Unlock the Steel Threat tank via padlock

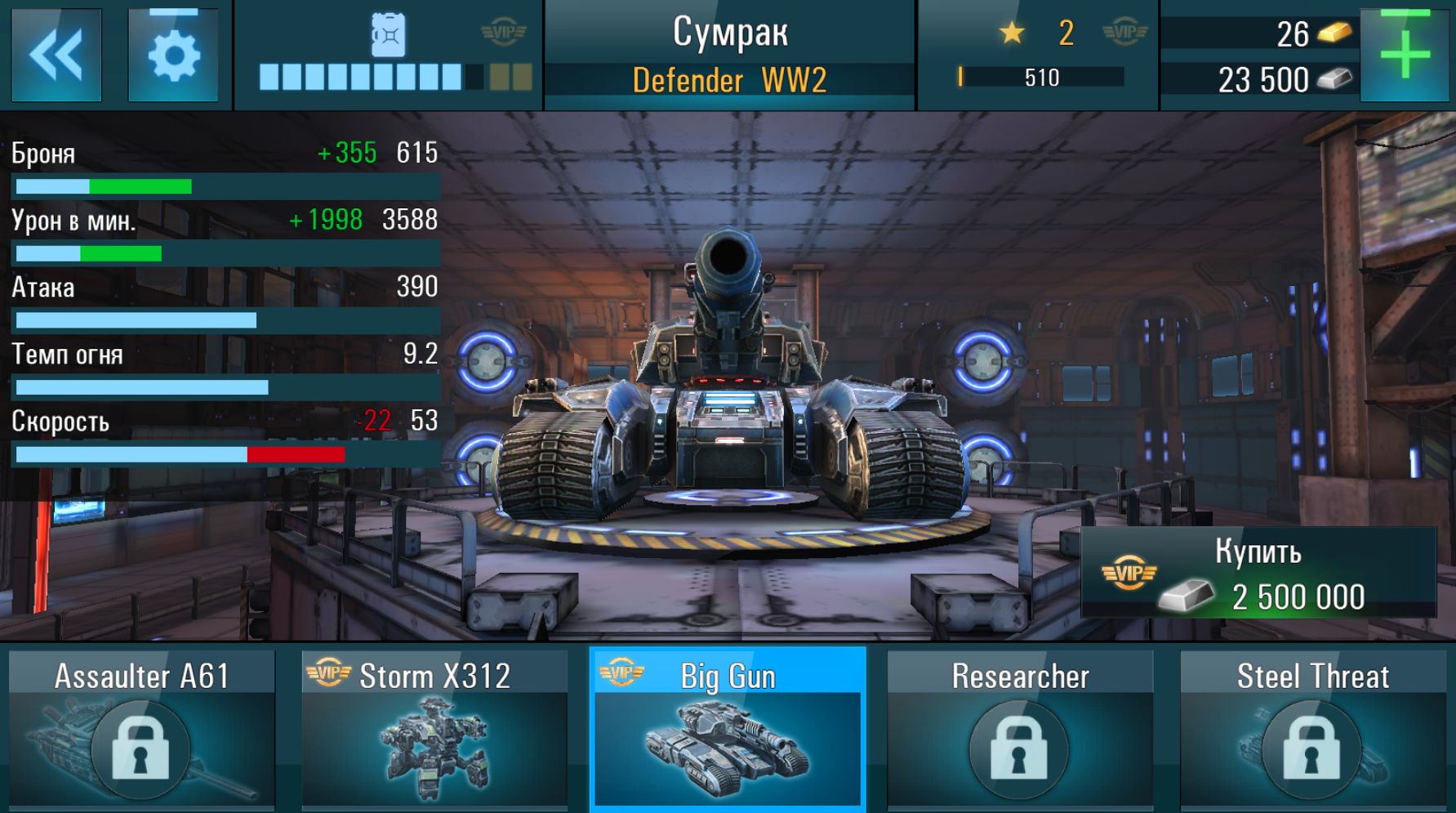tap(1311, 748)
